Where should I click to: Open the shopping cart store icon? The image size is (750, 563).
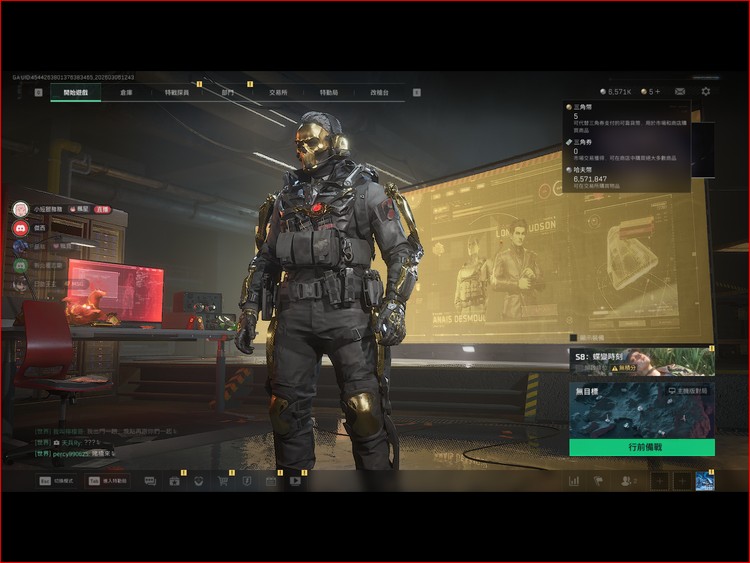222,481
